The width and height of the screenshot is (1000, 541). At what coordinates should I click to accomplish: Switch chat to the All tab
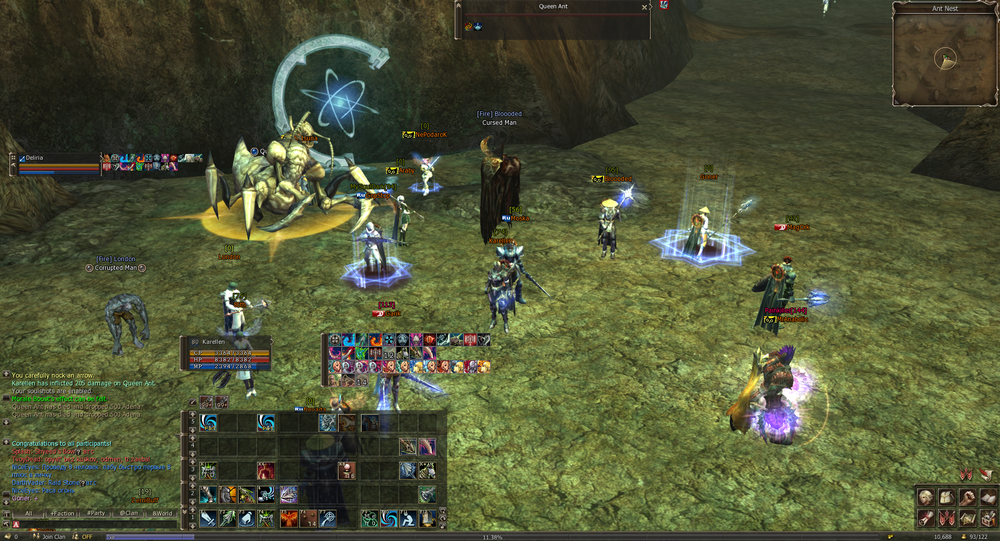click(29, 513)
